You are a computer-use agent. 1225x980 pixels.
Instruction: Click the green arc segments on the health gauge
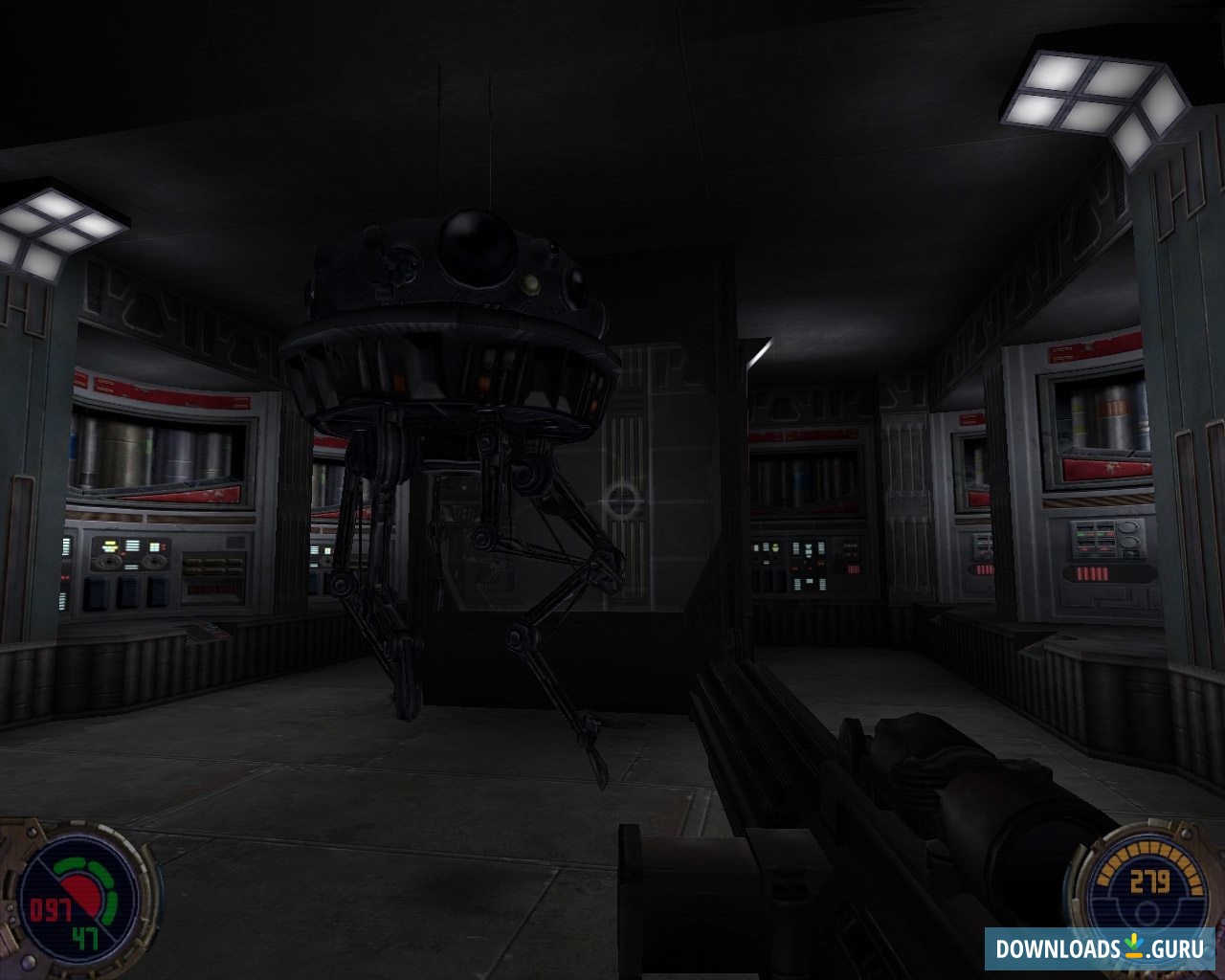coord(102,872)
